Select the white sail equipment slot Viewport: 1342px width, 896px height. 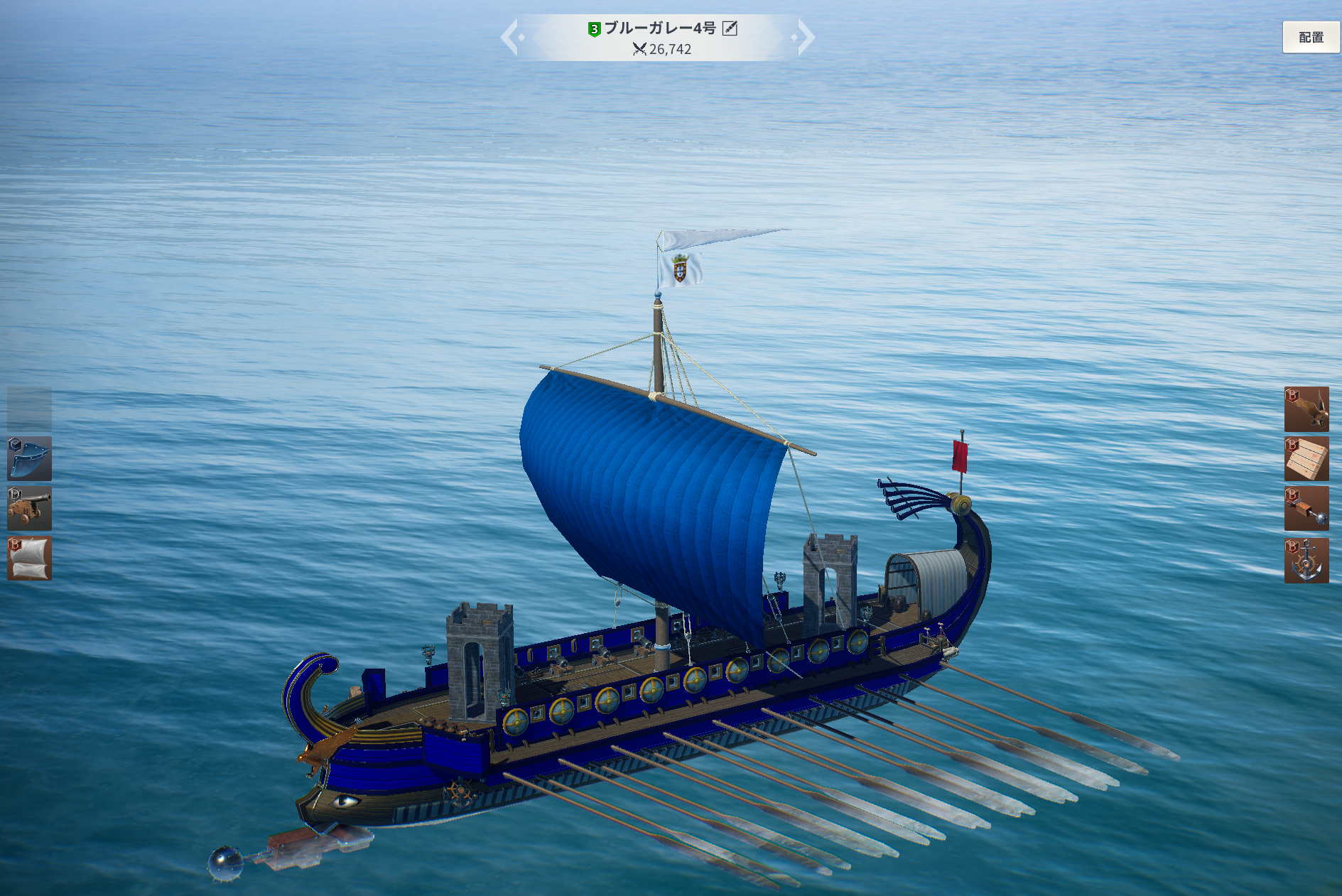click(29, 558)
